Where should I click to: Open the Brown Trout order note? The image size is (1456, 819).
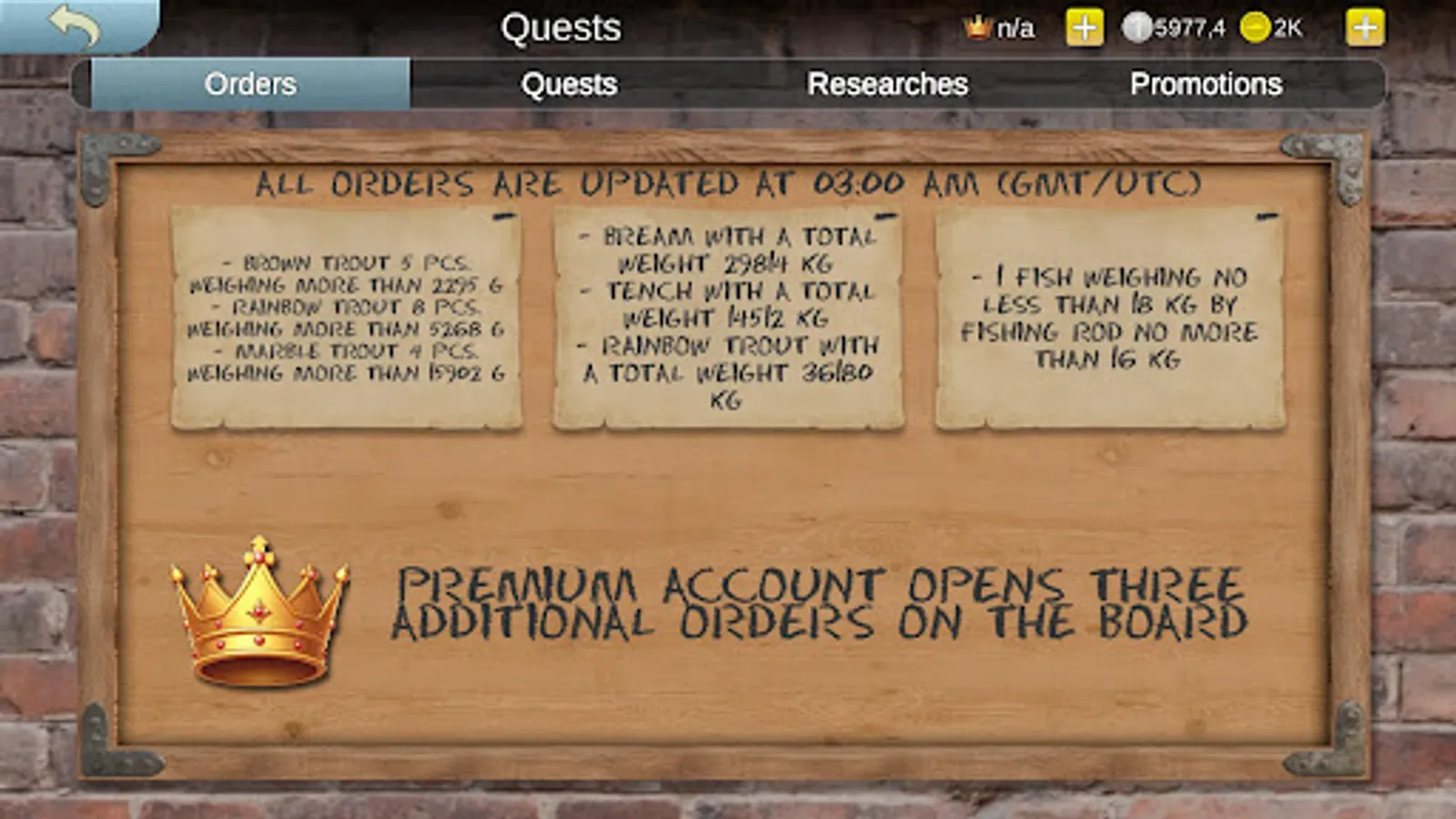346,318
